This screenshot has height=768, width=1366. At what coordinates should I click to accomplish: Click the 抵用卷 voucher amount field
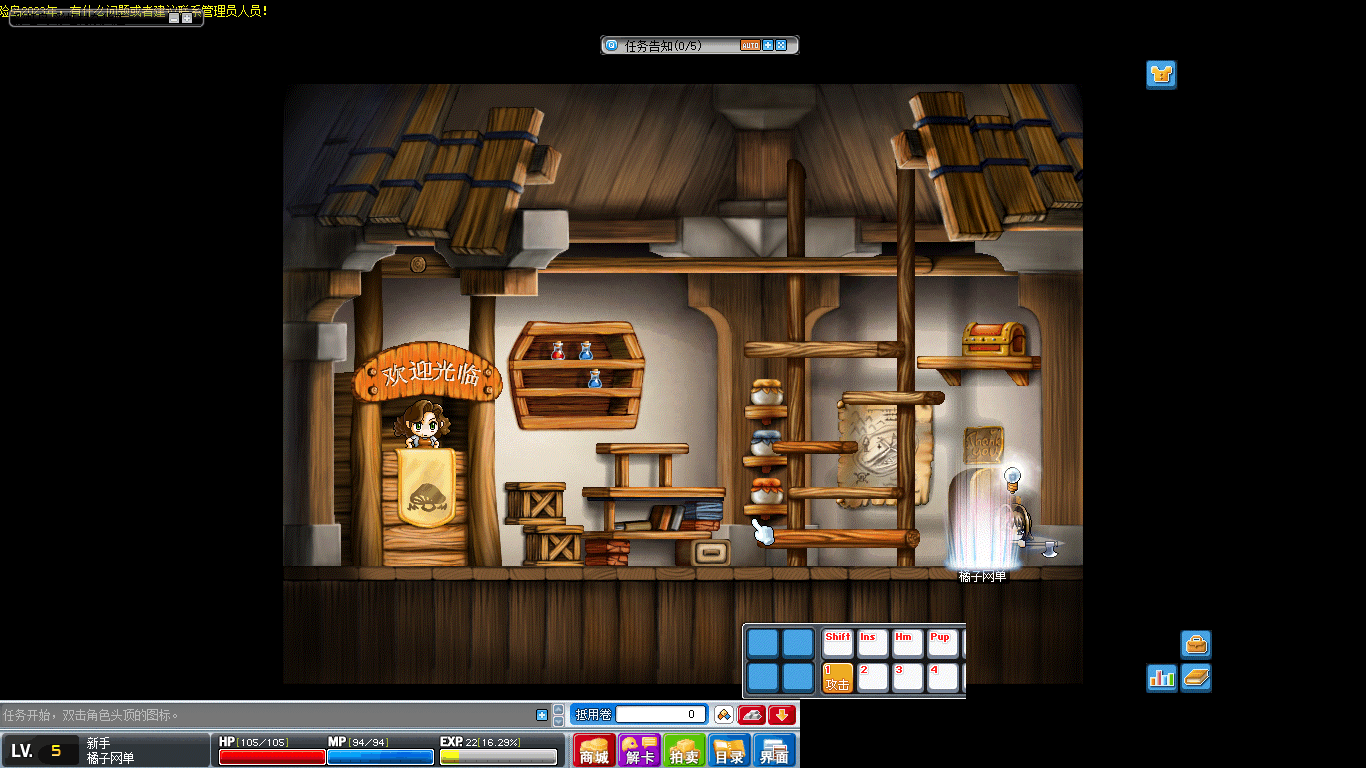coord(660,714)
